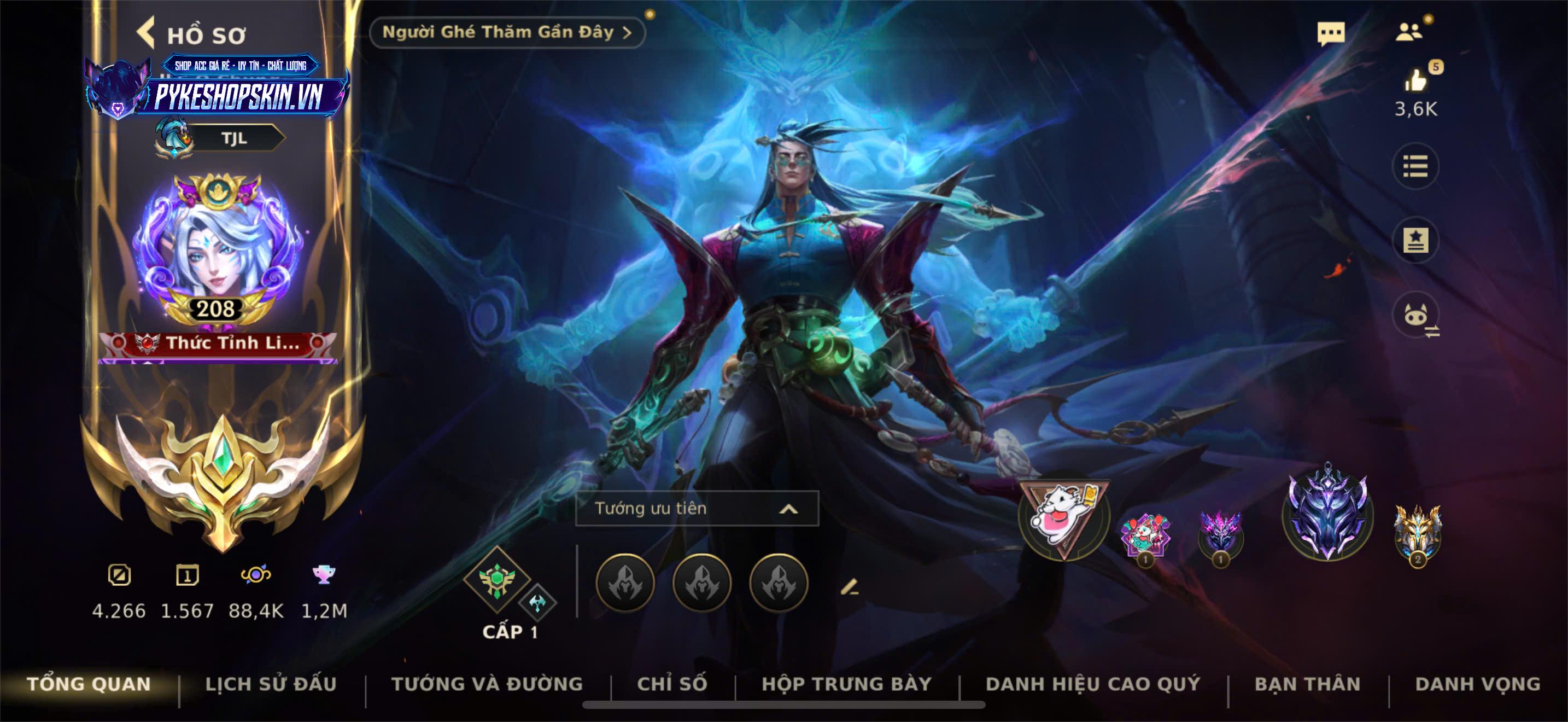Edit priority champions with pencil icon

[849, 587]
